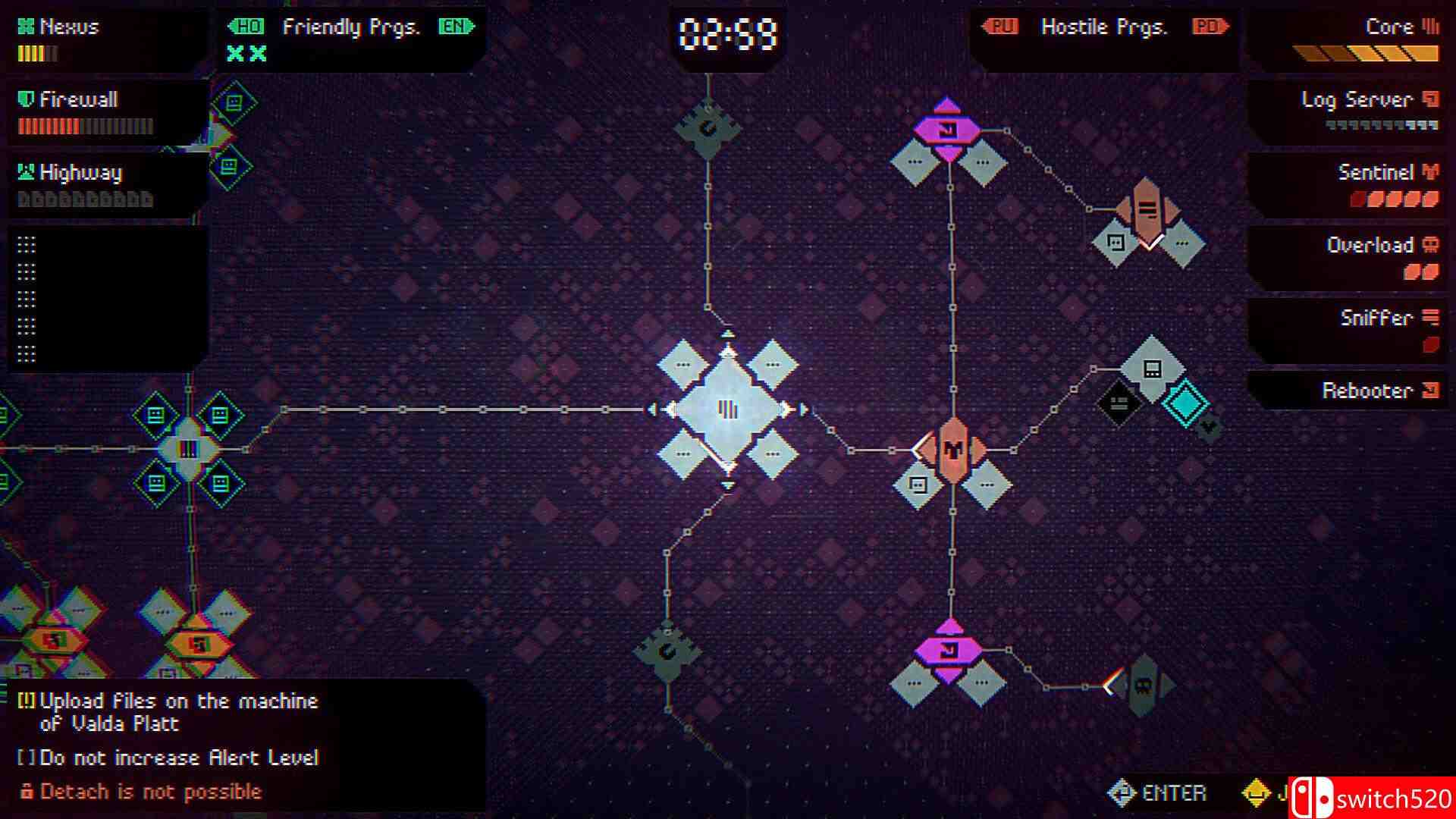Select the Overload skull icon

(x=1429, y=245)
